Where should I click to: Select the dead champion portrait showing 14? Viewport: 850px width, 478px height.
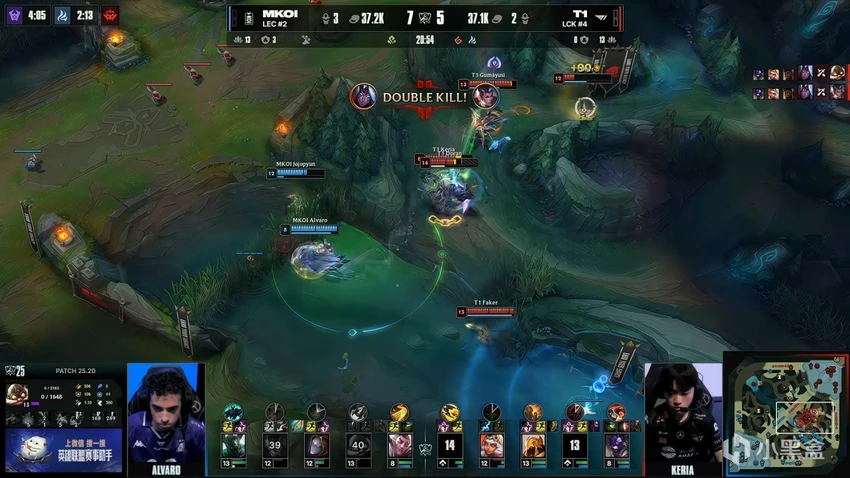pyautogui.click(x=449, y=444)
